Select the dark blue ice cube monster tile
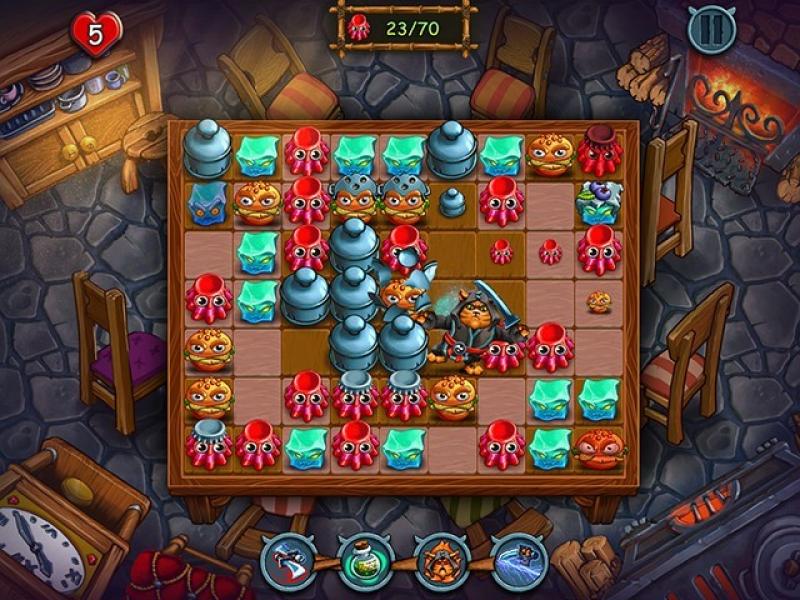This screenshot has height=600, width=800. (x=209, y=203)
